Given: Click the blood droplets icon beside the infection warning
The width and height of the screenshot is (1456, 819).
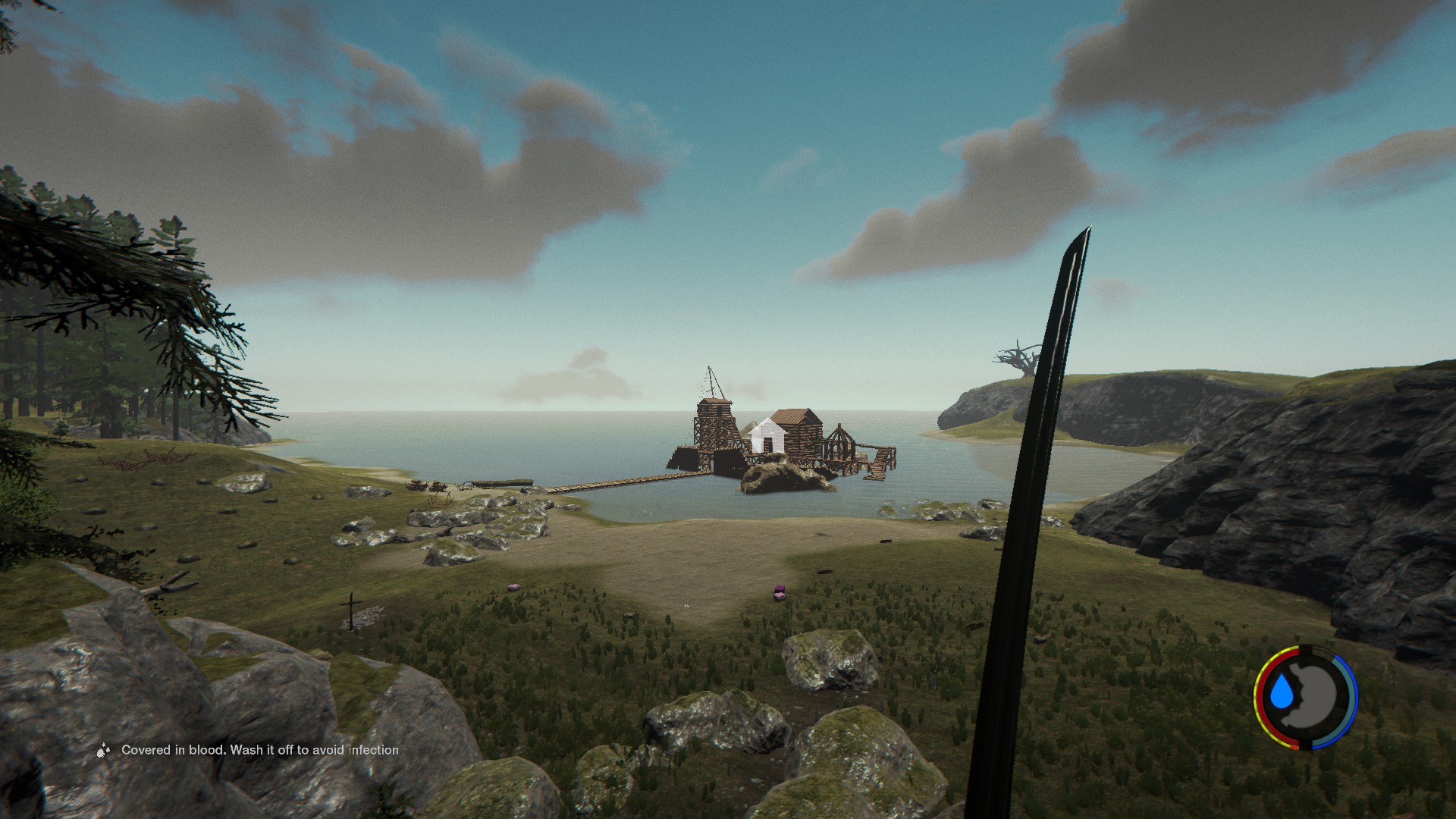Looking at the screenshot, I should pyautogui.click(x=104, y=751).
